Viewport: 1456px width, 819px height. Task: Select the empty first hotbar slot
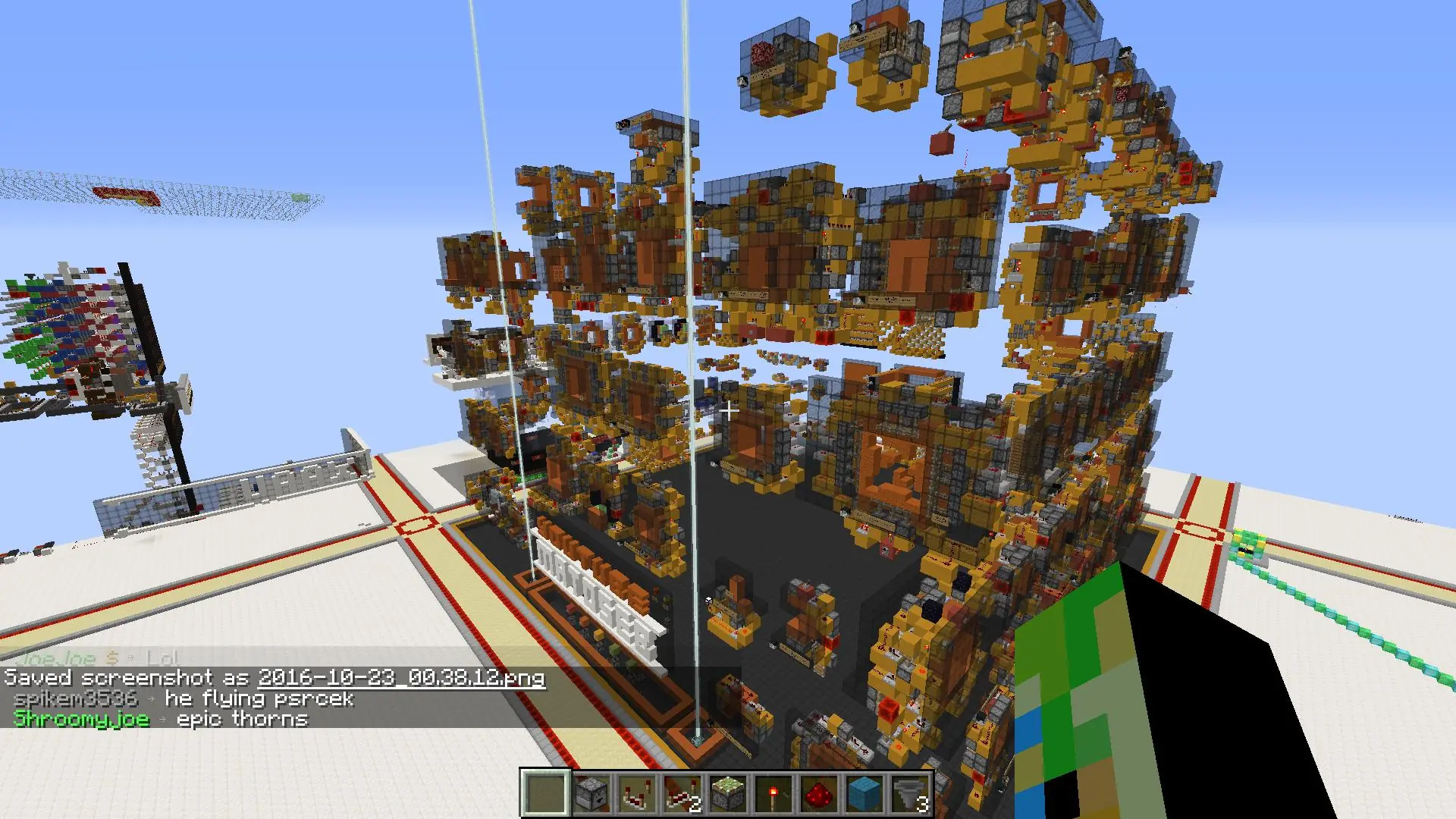[x=545, y=793]
